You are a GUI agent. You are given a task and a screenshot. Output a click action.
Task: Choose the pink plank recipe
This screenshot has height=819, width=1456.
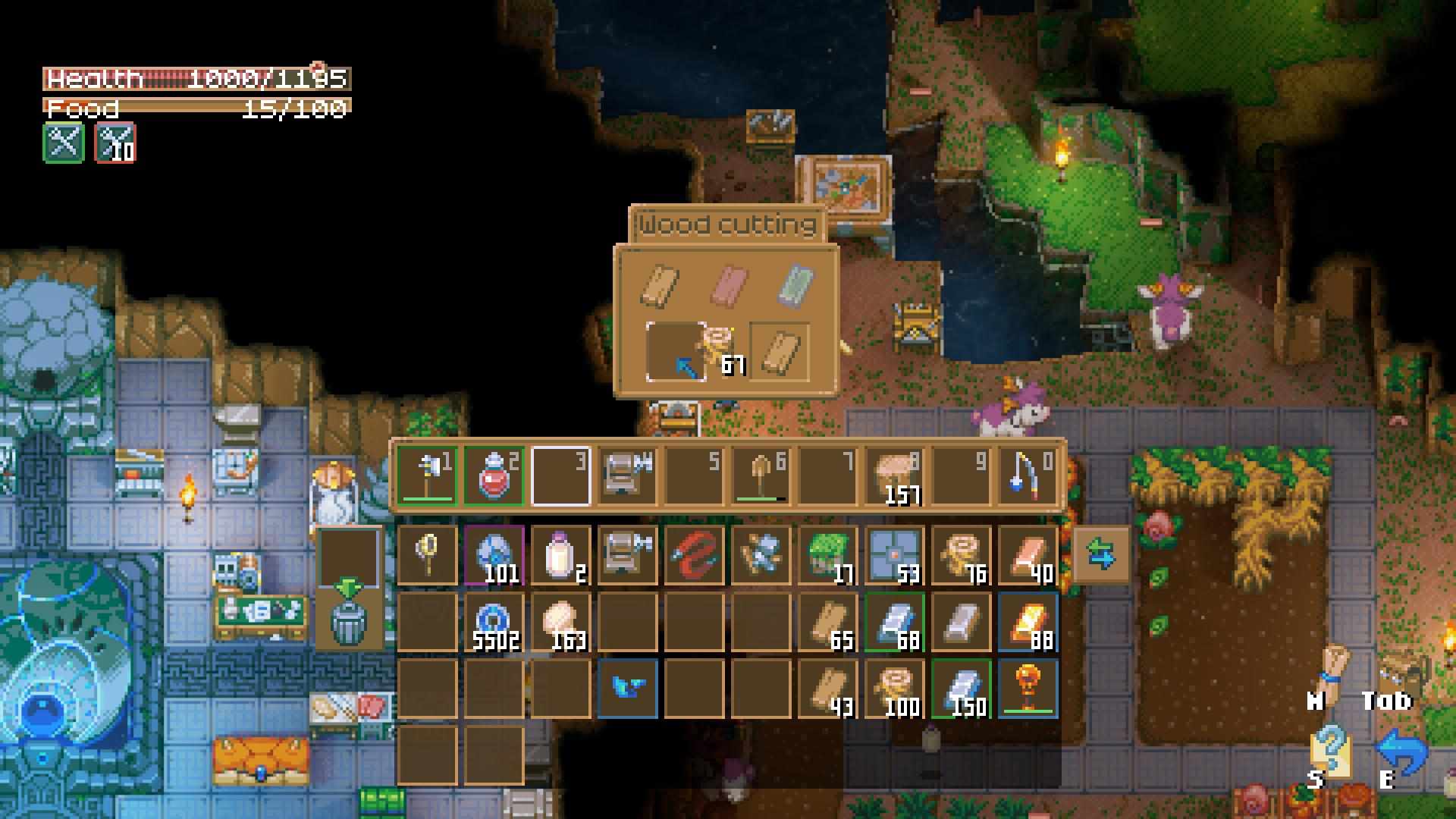[726, 285]
